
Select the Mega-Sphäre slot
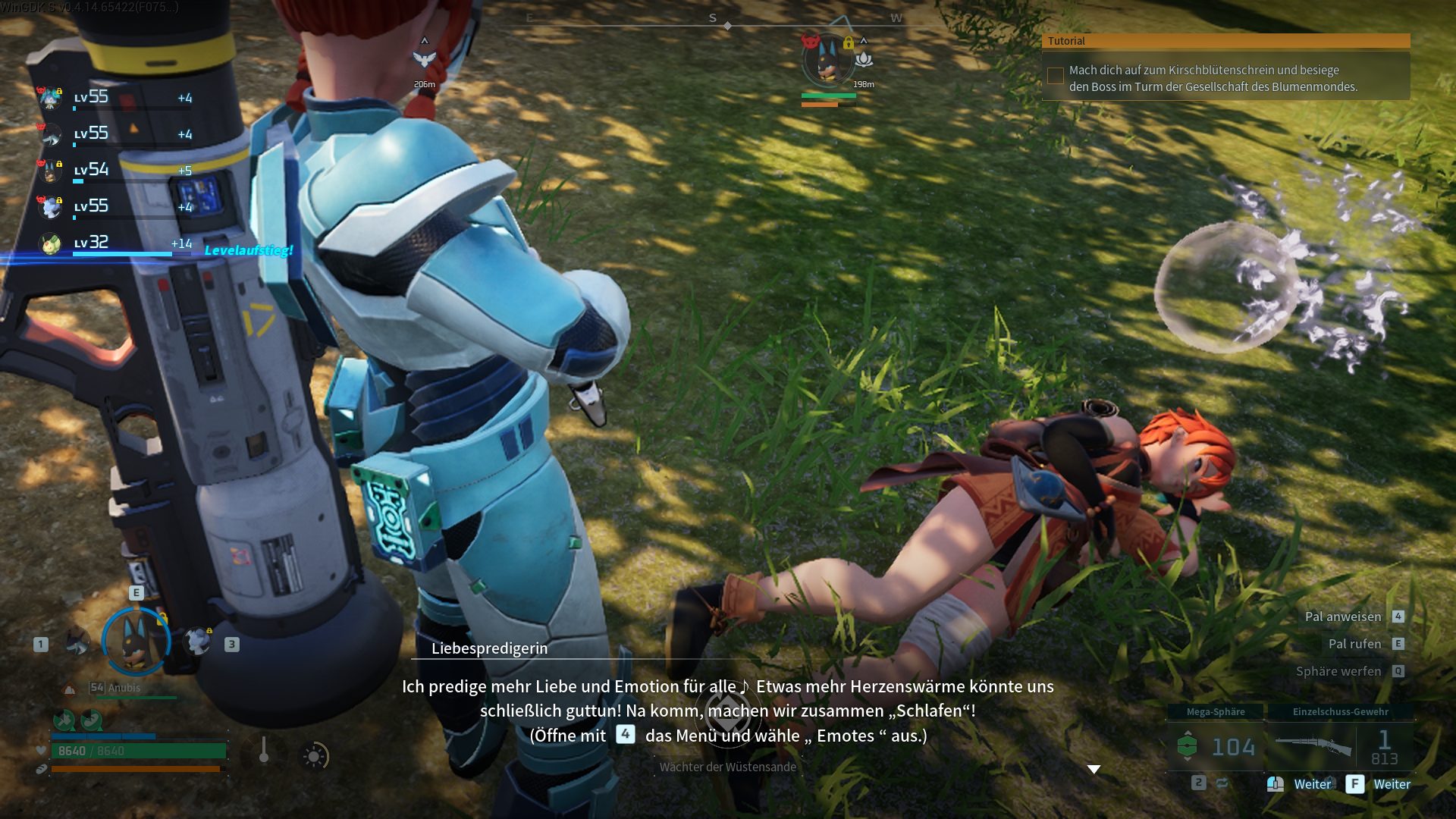click(1216, 746)
